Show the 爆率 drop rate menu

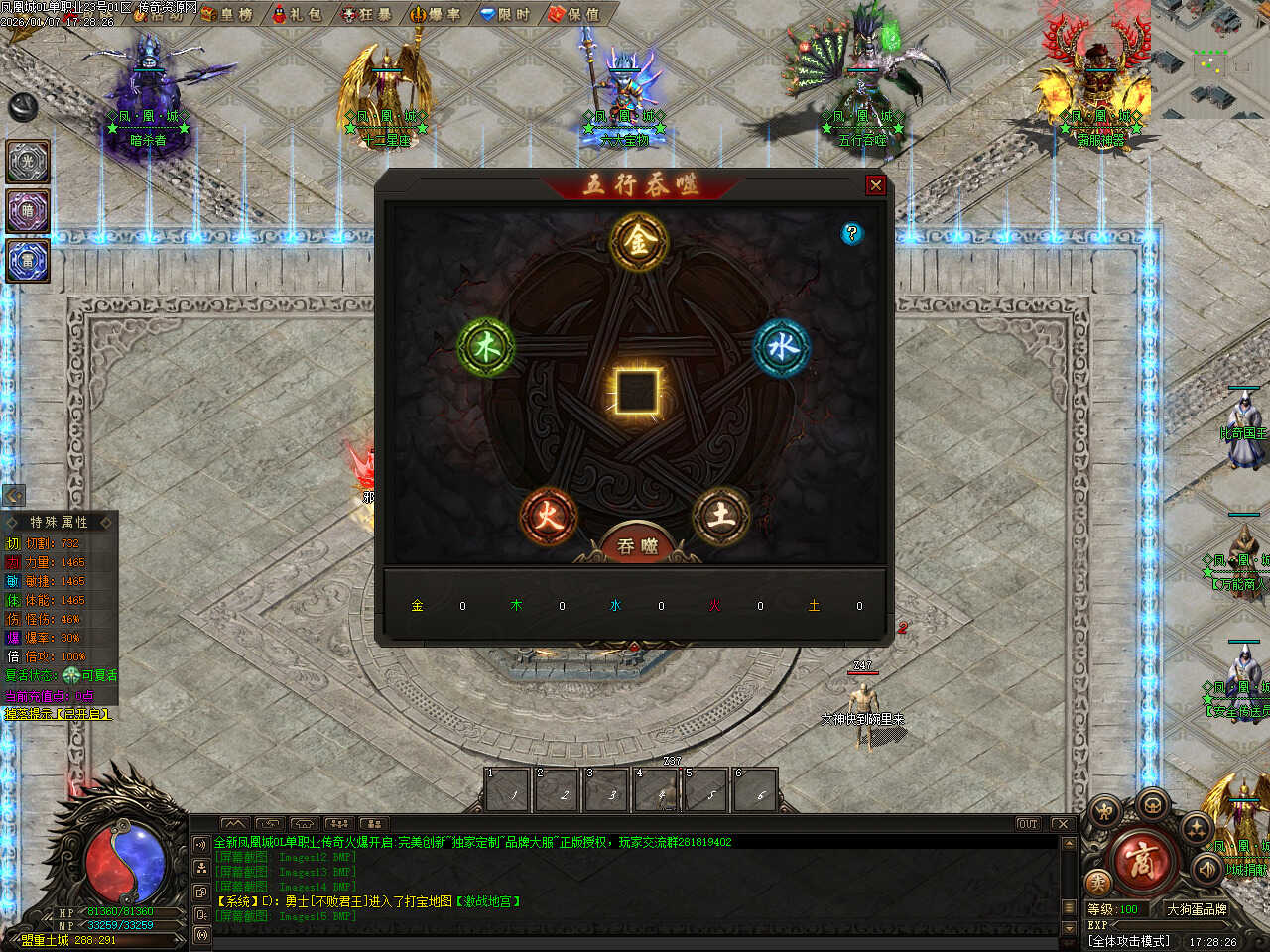click(x=436, y=14)
